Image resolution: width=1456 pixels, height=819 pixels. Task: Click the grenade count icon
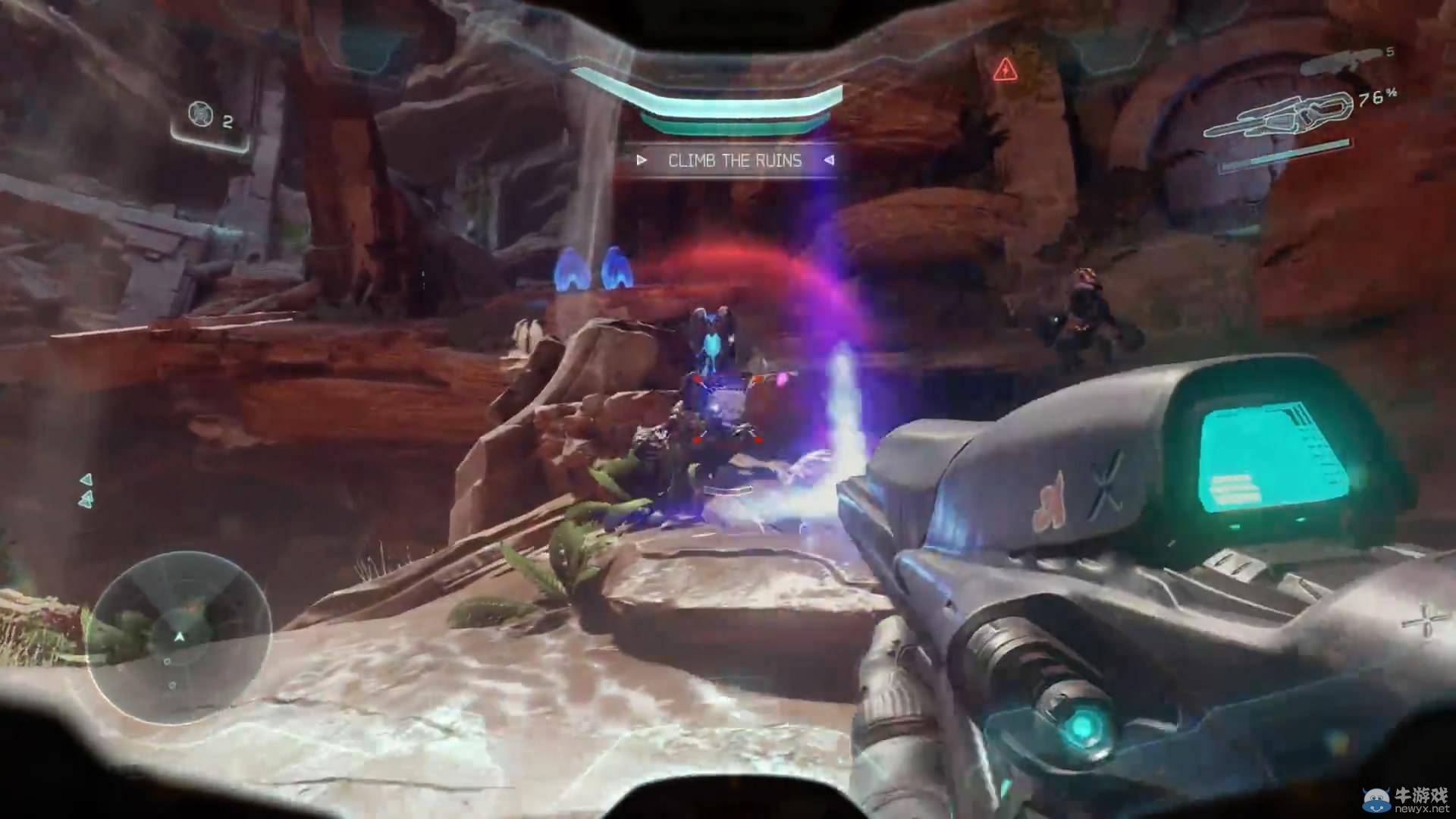[200, 115]
